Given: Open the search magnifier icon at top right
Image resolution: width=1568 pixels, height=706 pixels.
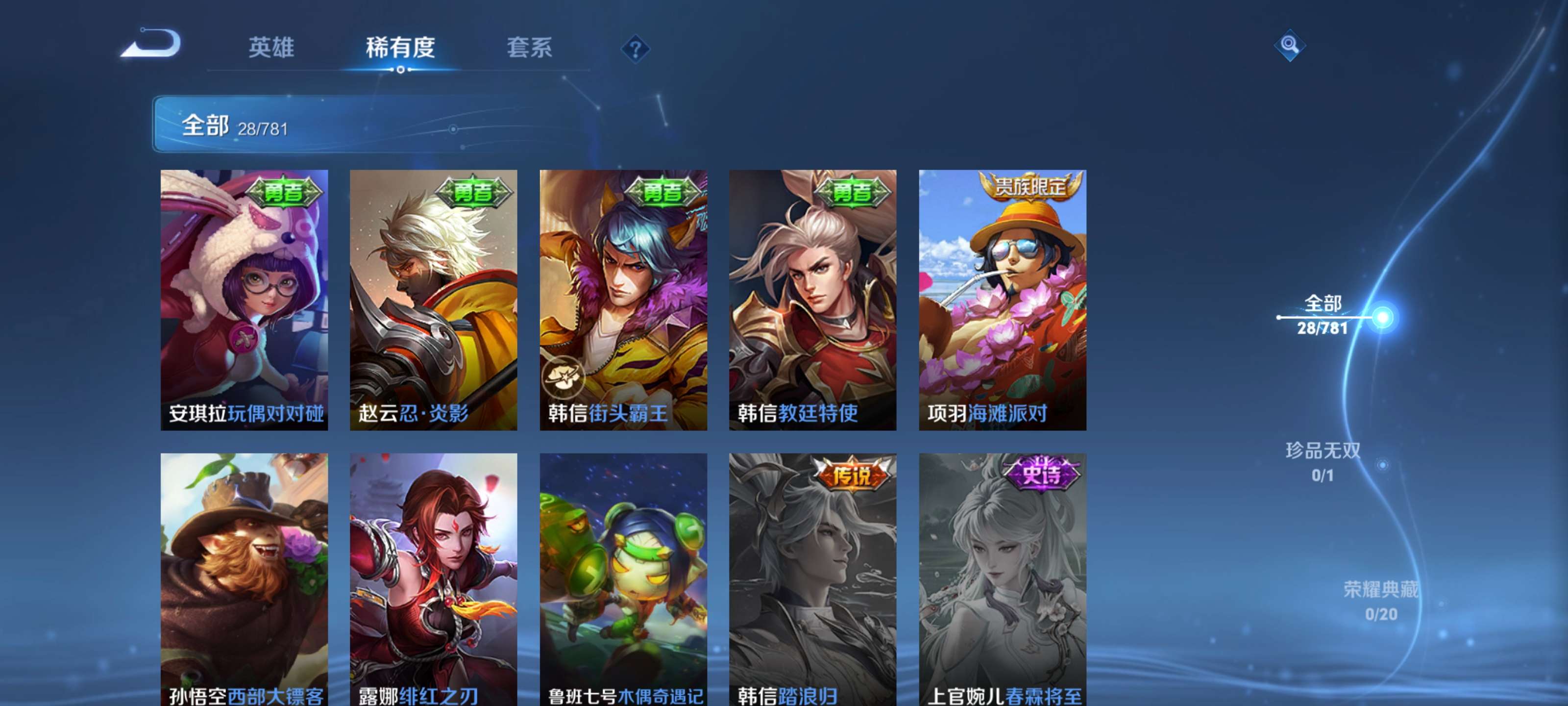Looking at the screenshot, I should [1291, 46].
